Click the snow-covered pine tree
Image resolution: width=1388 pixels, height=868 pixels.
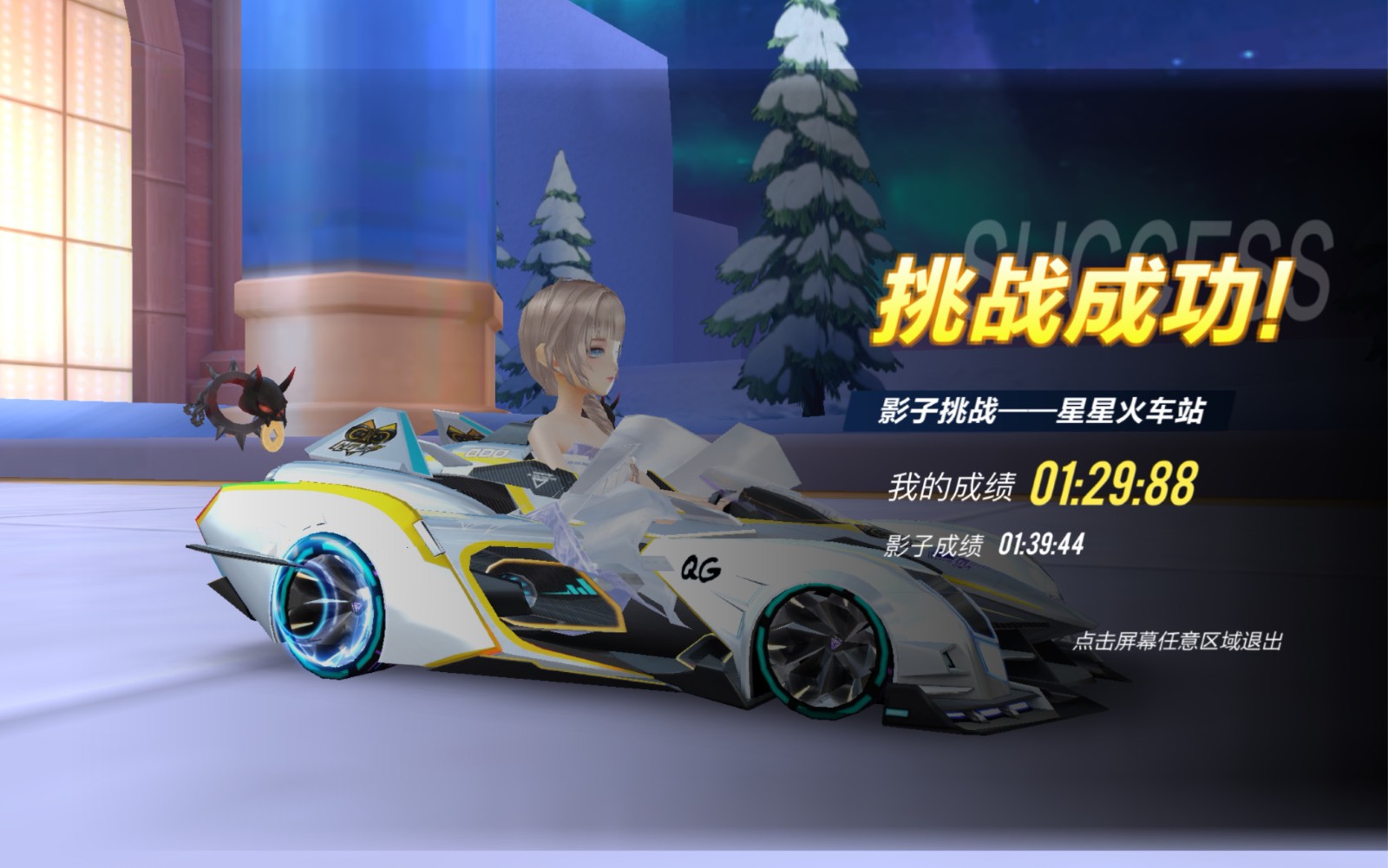807,199
